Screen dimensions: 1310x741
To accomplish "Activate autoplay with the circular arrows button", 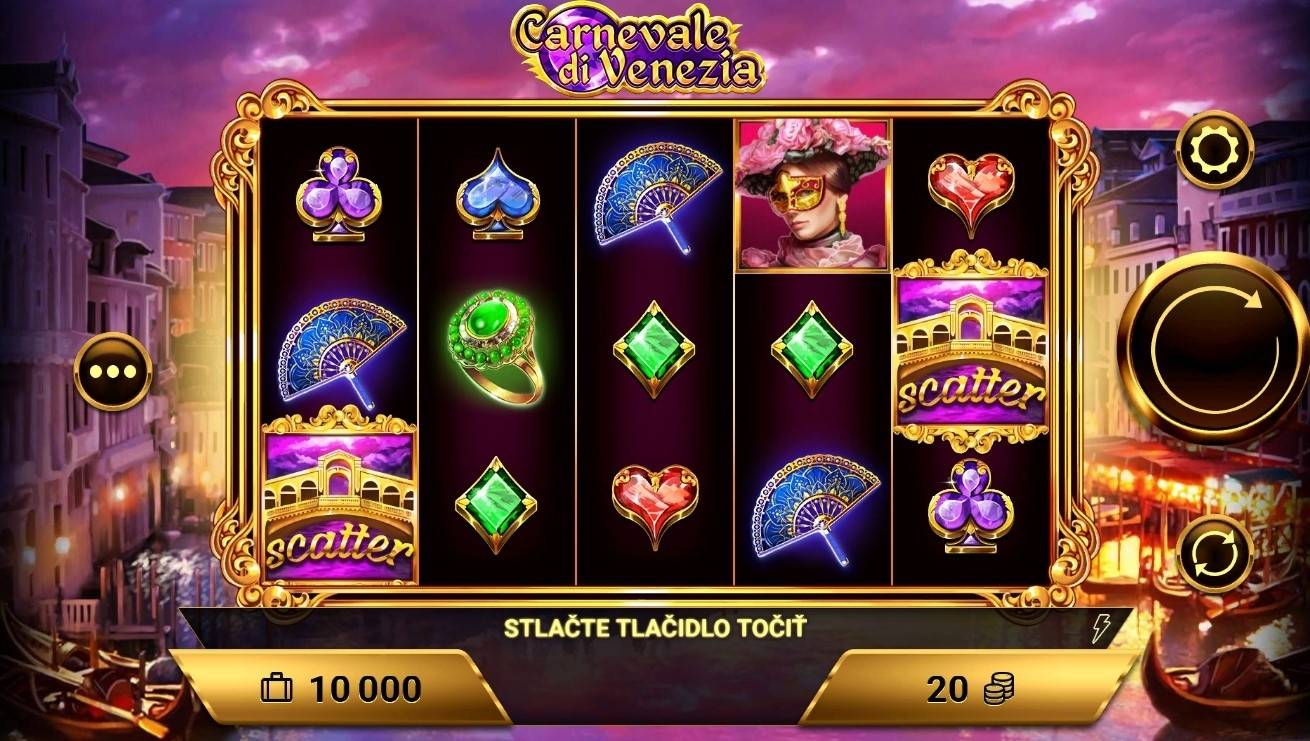I will click(1214, 554).
